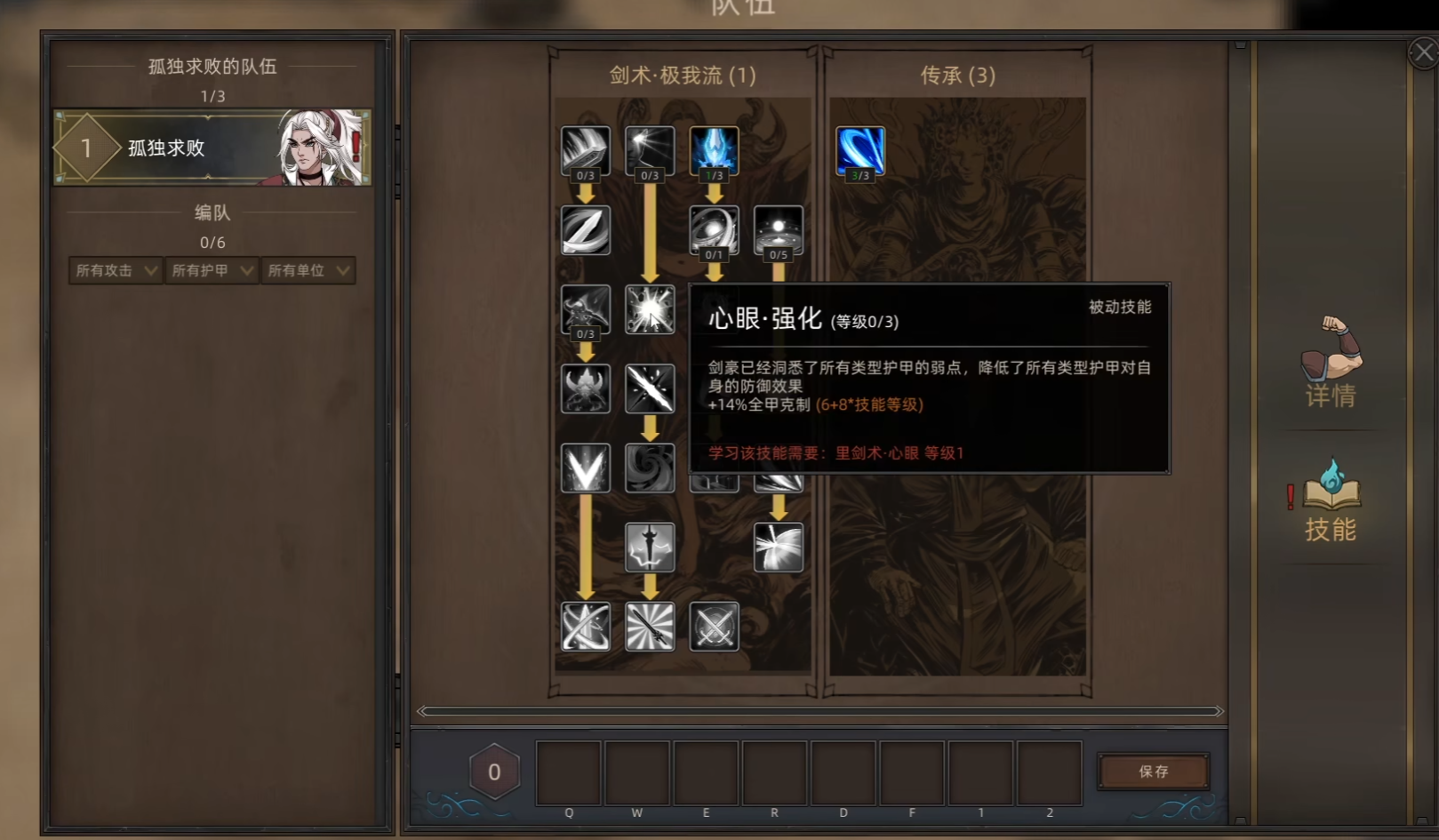Select character 孤独求败 in the party list
This screenshot has height=840, width=1439.
213,148
